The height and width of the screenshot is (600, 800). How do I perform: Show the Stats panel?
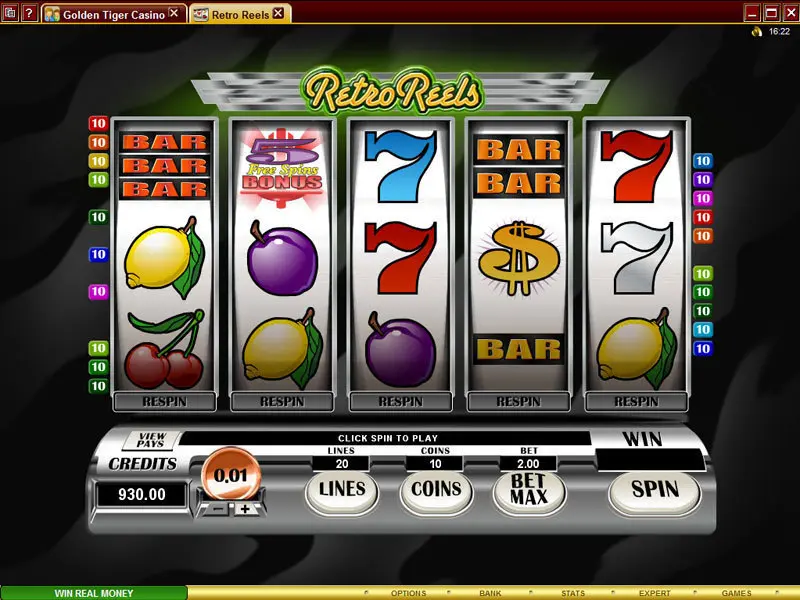pyautogui.click(x=573, y=593)
